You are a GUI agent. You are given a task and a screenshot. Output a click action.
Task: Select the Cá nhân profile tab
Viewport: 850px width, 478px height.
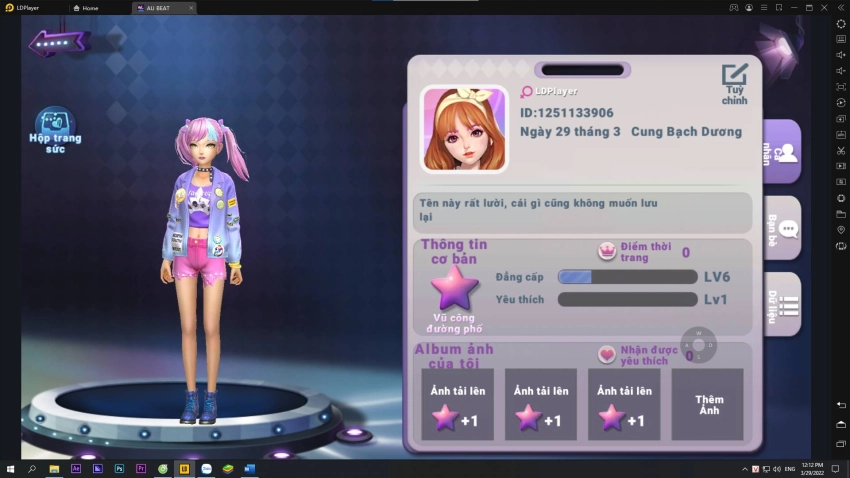tap(783, 152)
